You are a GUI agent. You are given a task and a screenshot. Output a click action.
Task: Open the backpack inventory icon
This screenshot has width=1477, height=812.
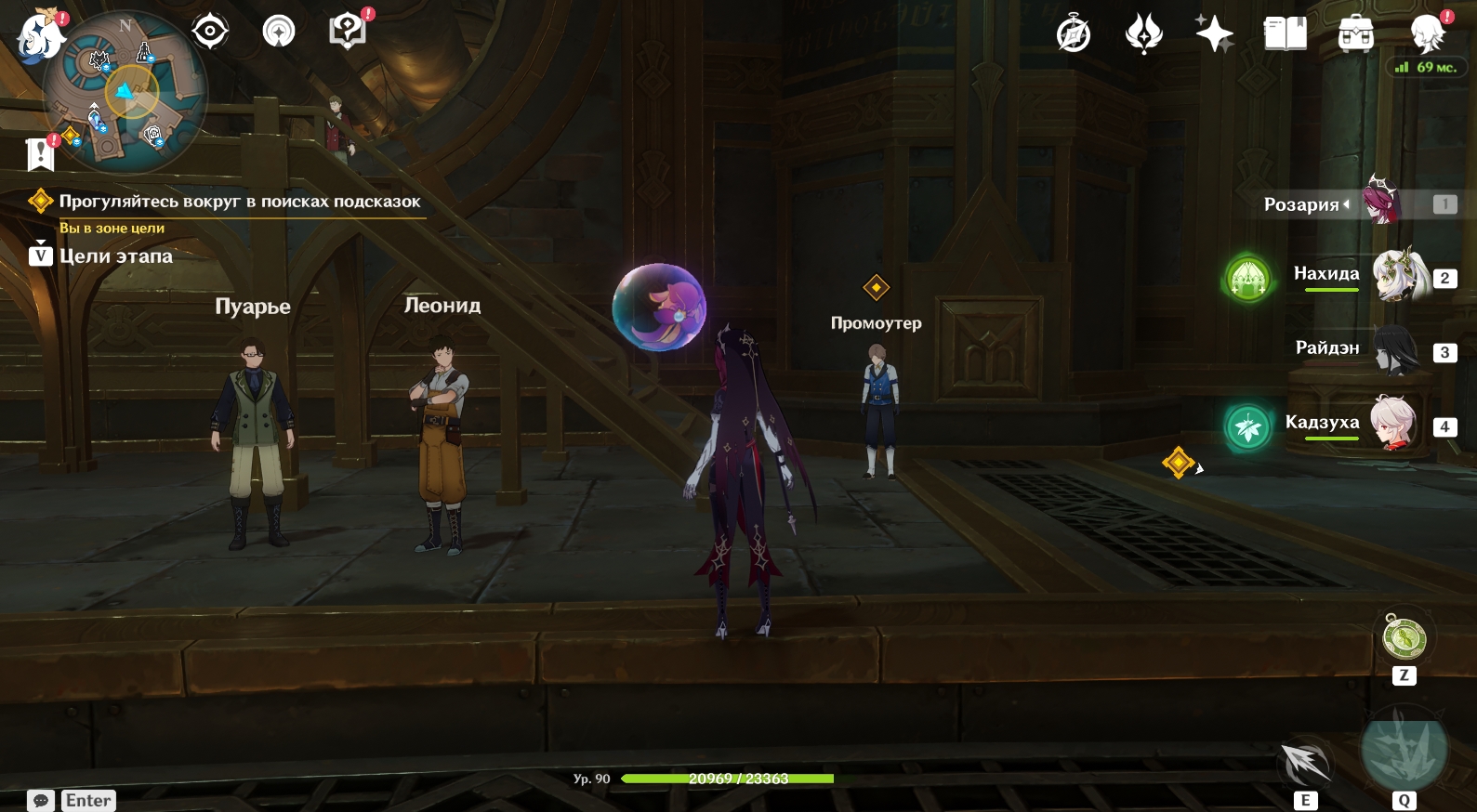tap(1356, 34)
